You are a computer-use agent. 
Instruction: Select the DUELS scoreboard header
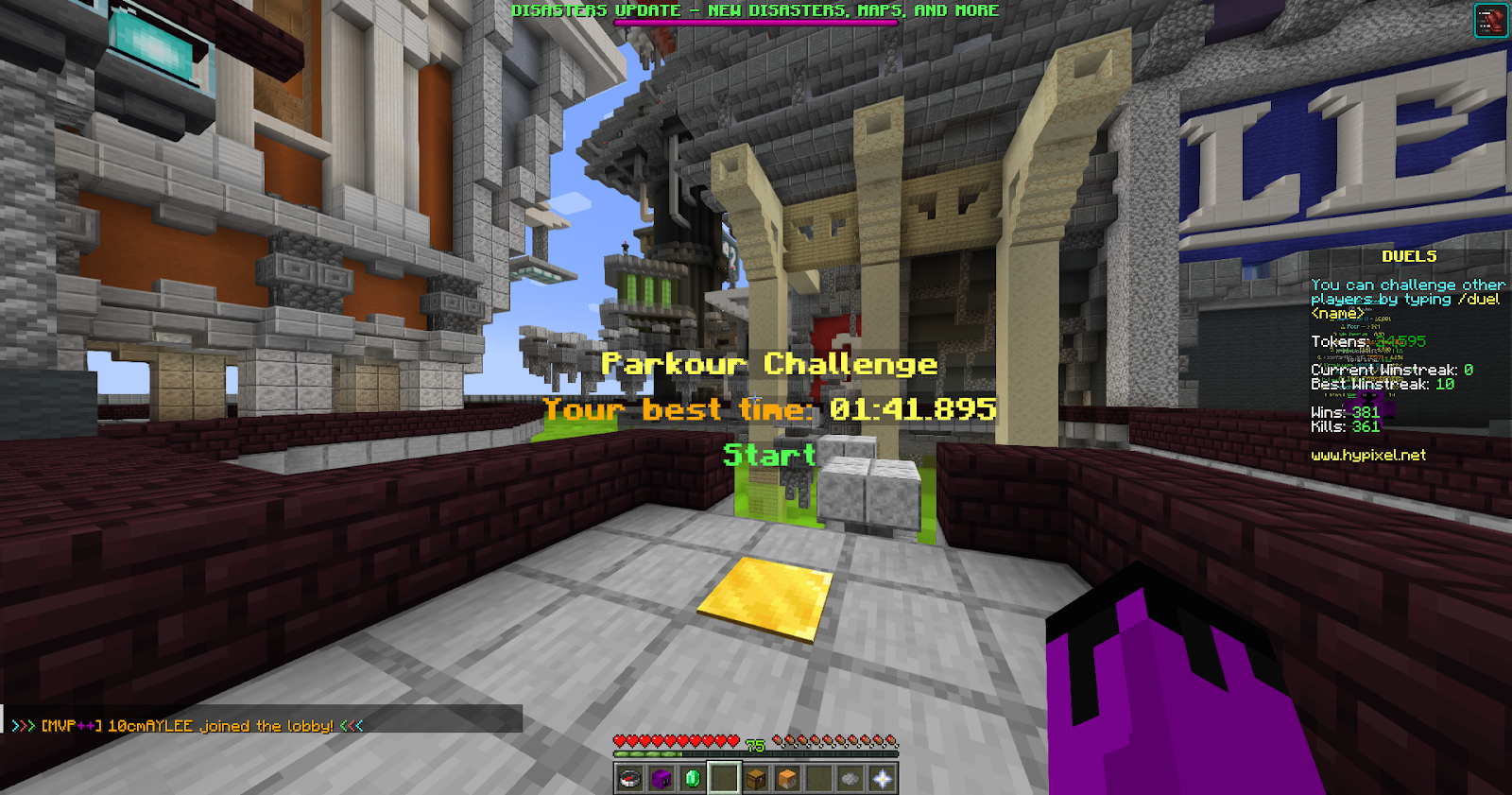[1407, 255]
